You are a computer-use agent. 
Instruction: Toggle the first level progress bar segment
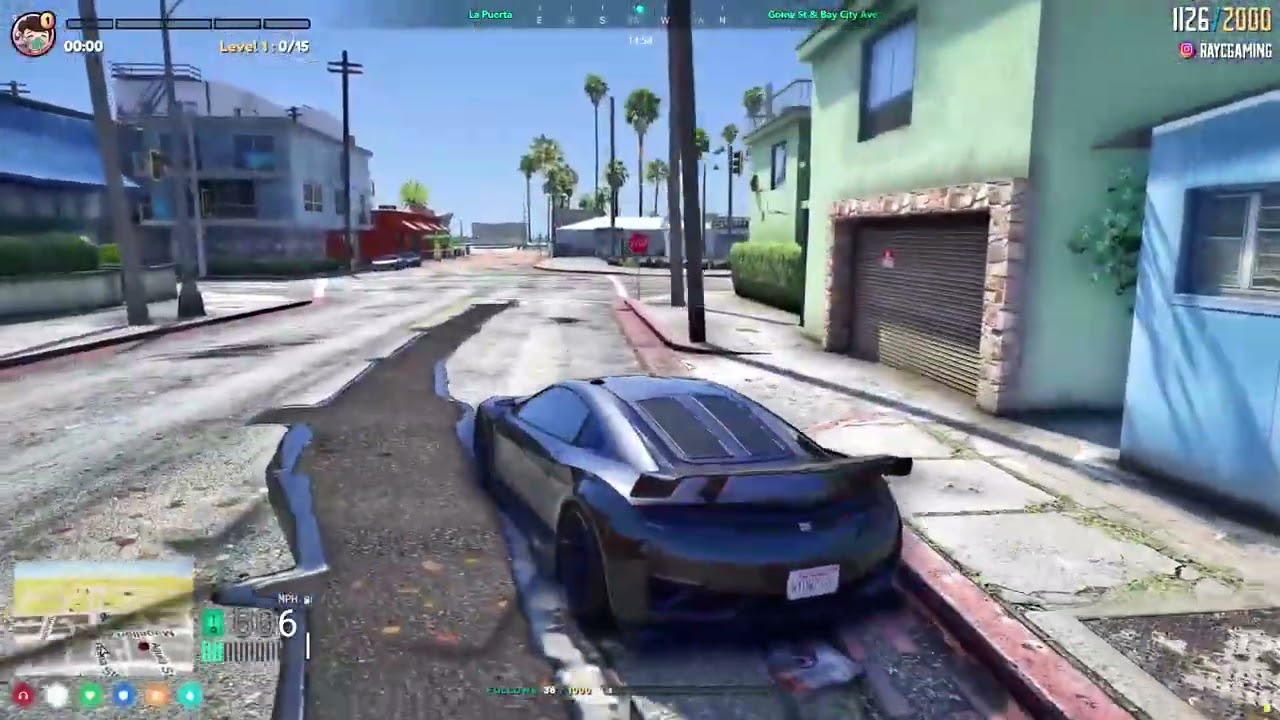click(x=90, y=22)
